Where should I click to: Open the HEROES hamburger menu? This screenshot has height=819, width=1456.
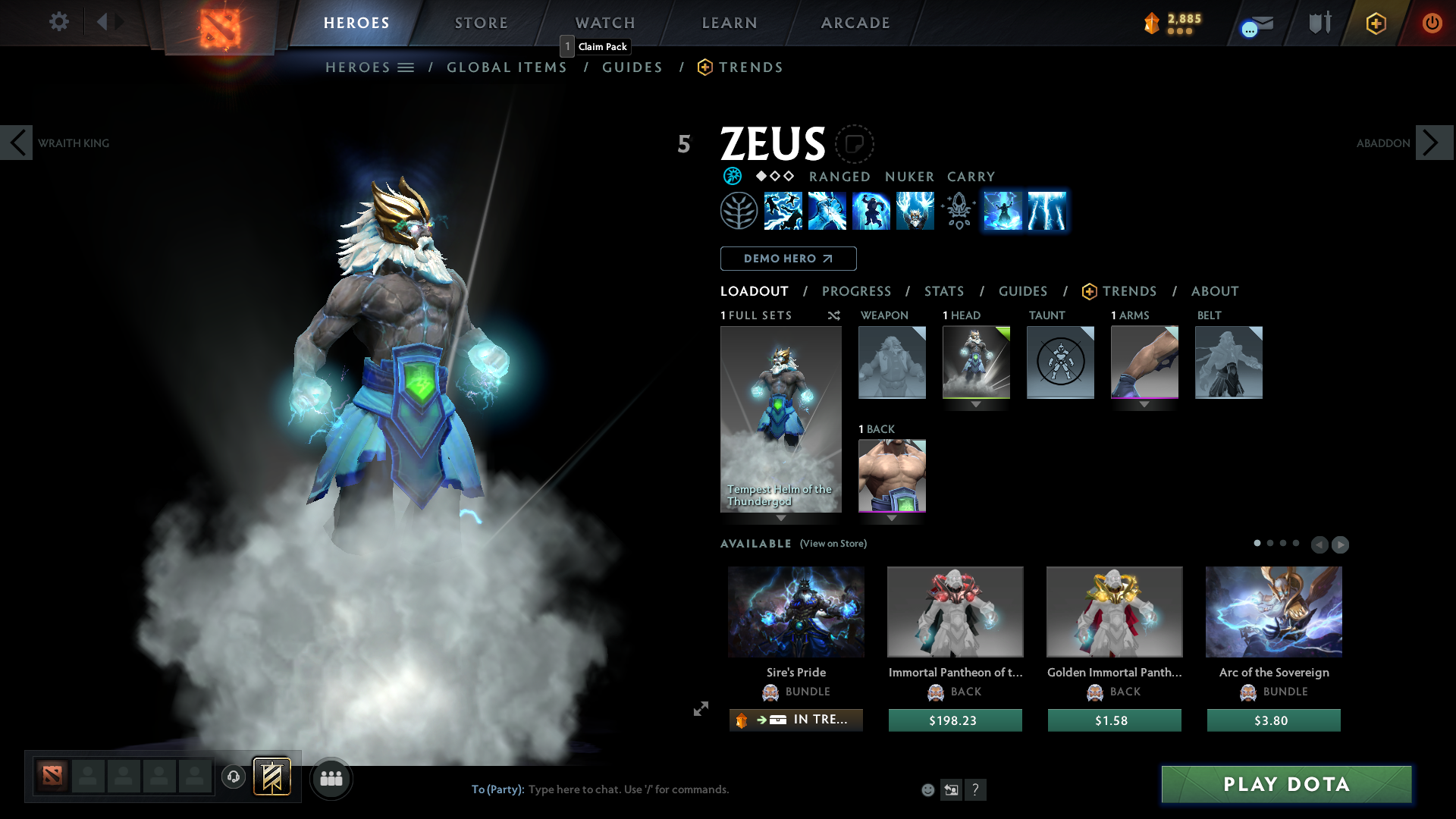click(406, 67)
